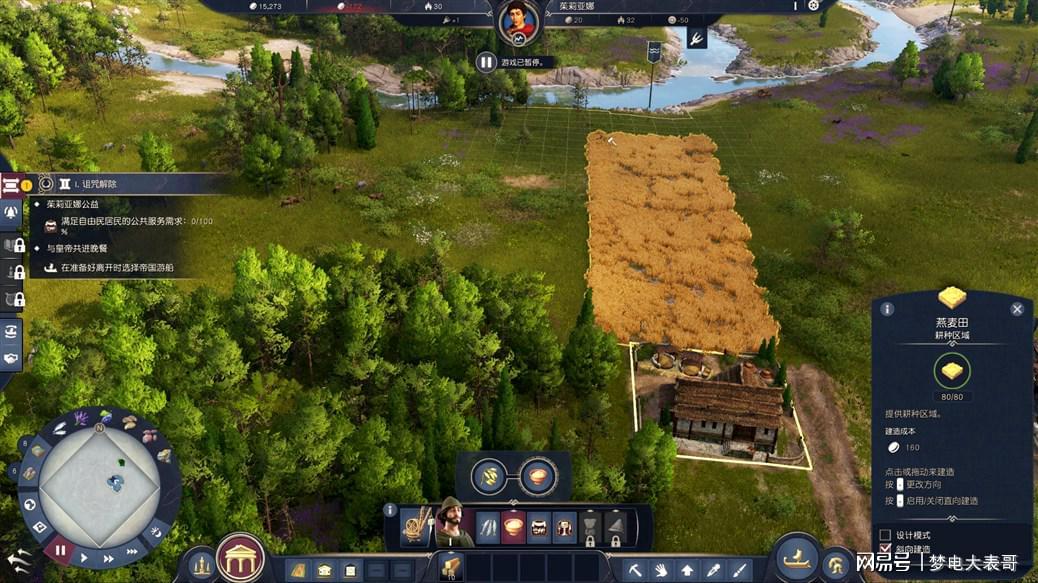
Task: Choose the porridge bowl production icon
Action: tap(539, 475)
